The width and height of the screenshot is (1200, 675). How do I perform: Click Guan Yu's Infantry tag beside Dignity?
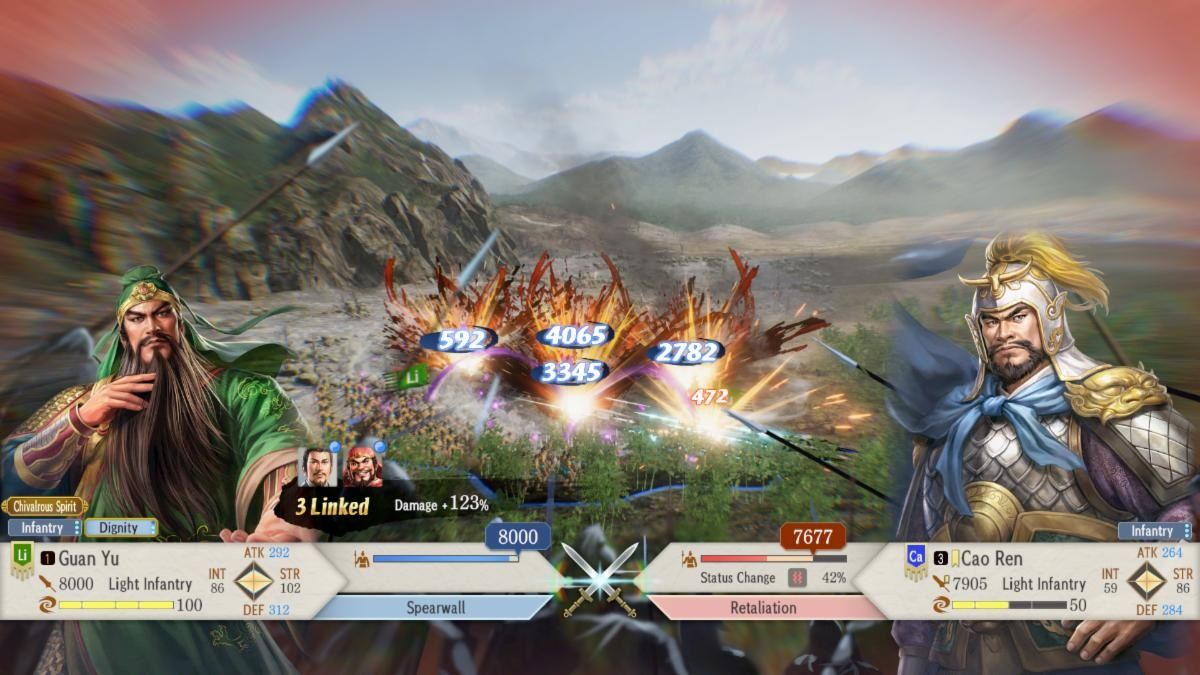coord(44,527)
